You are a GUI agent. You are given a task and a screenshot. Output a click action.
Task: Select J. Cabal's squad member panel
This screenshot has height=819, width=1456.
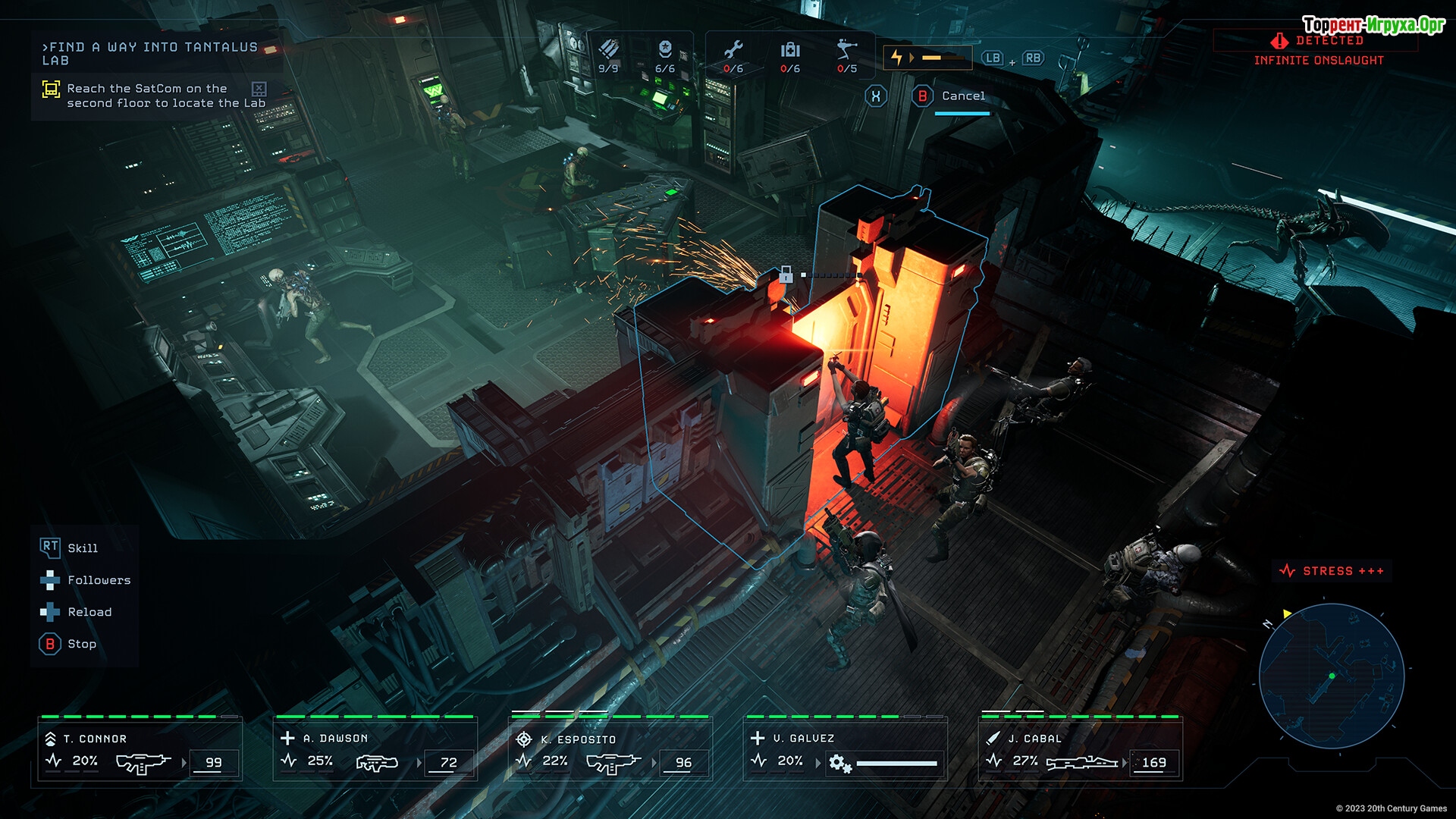1081,751
